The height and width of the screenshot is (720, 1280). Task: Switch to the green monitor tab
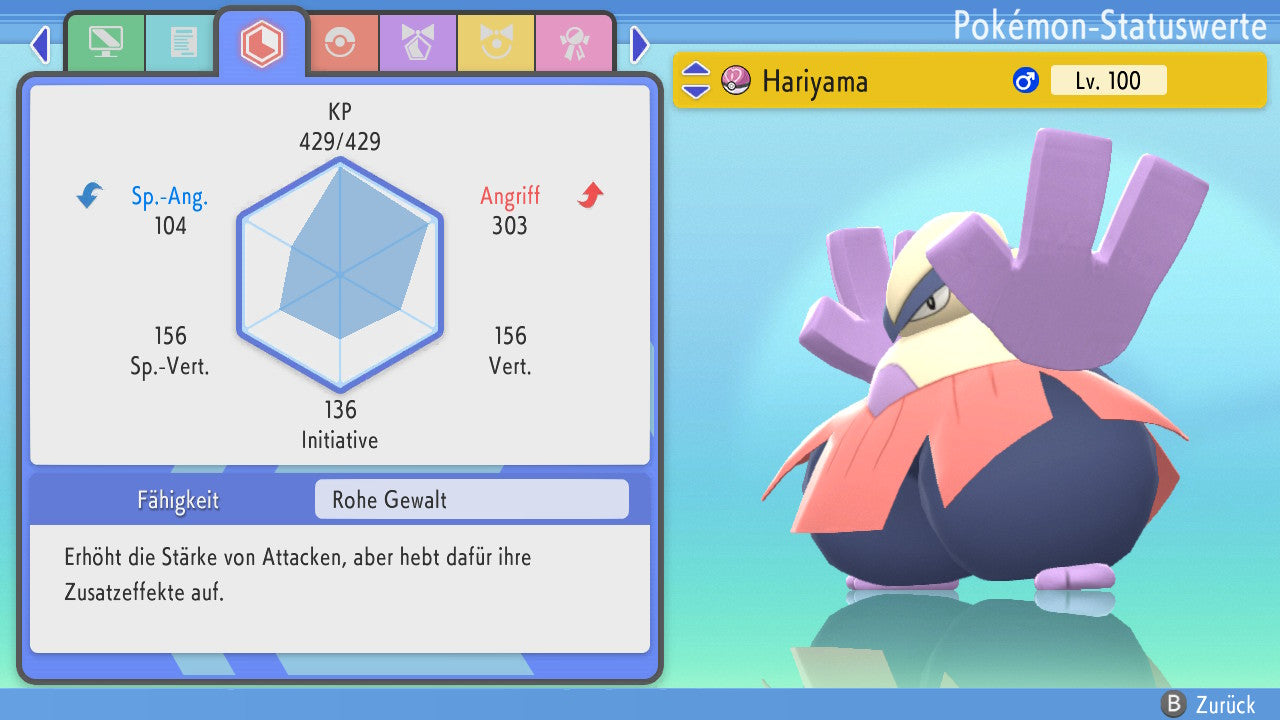coord(105,43)
